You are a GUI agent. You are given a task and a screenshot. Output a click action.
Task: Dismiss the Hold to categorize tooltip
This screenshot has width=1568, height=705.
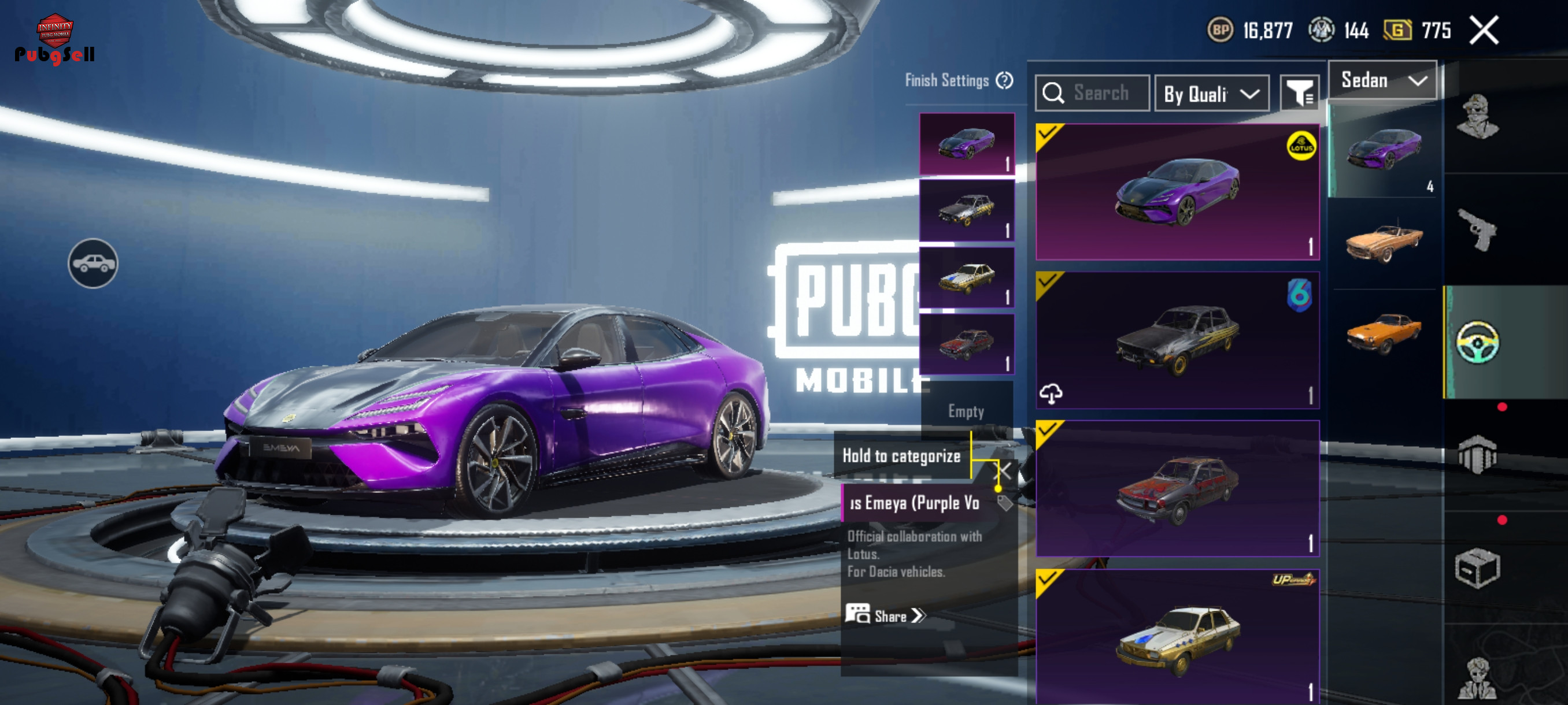pyautogui.click(x=1004, y=470)
